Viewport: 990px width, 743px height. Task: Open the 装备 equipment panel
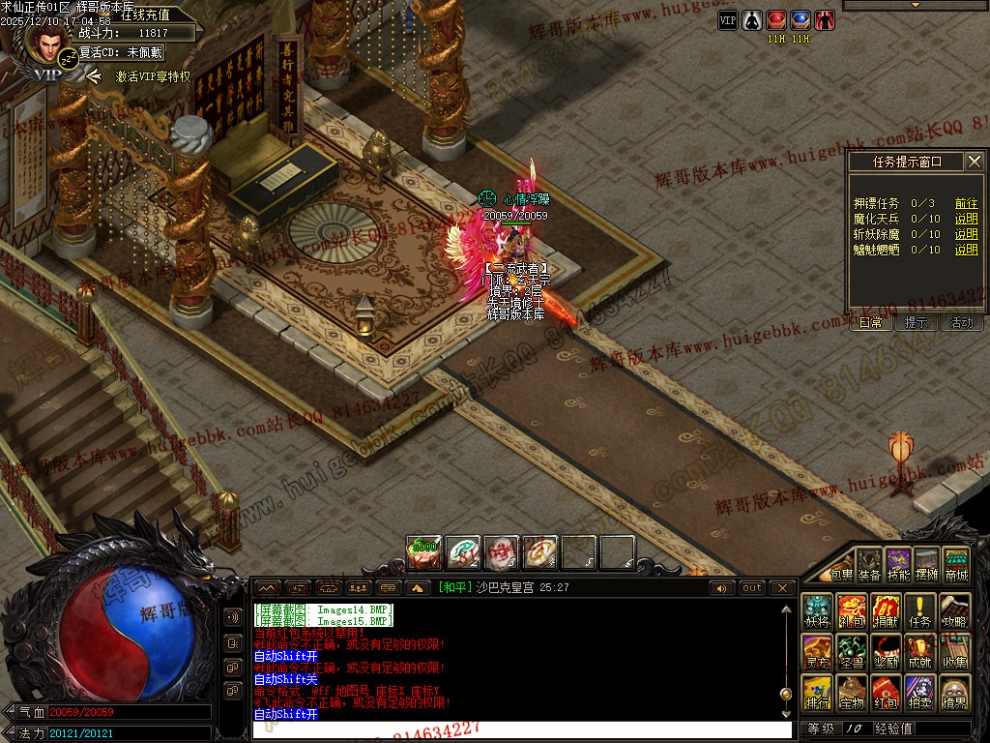pyautogui.click(x=869, y=566)
